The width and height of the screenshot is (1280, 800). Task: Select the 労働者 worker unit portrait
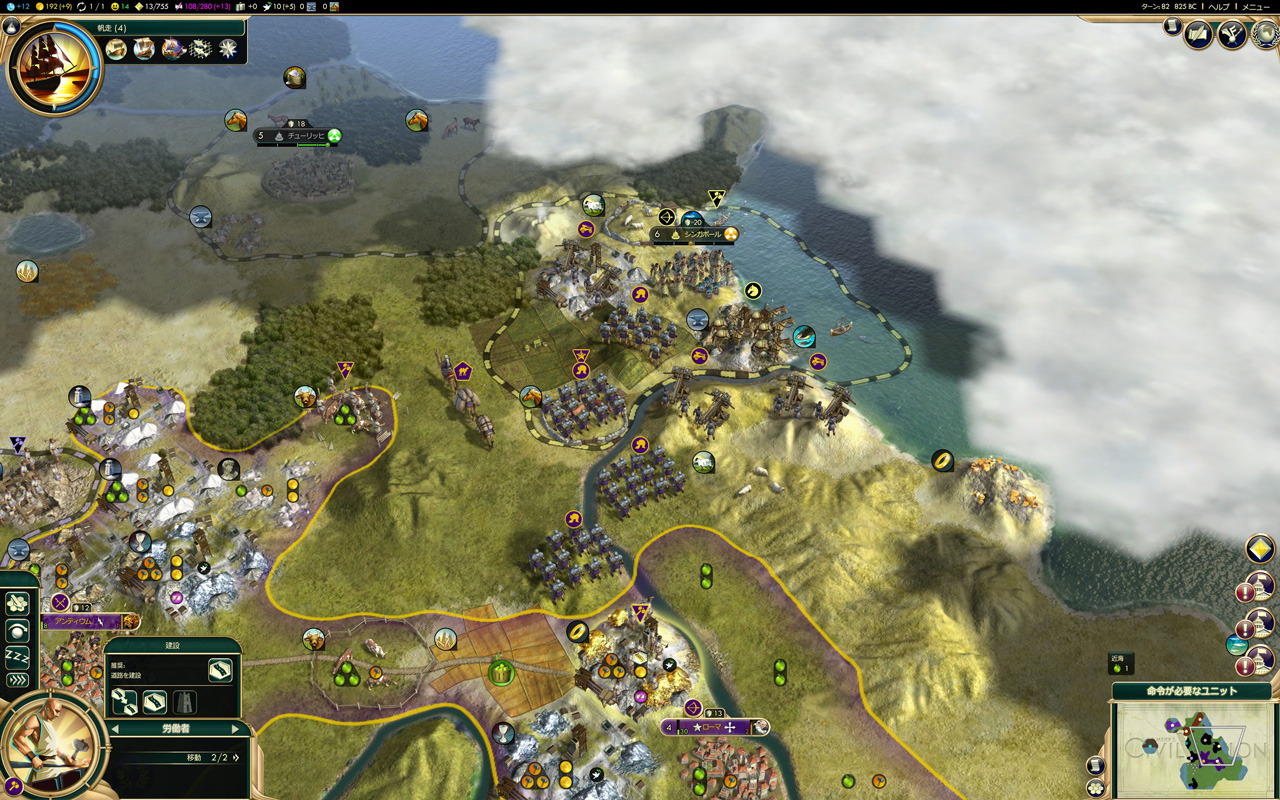[x=52, y=744]
